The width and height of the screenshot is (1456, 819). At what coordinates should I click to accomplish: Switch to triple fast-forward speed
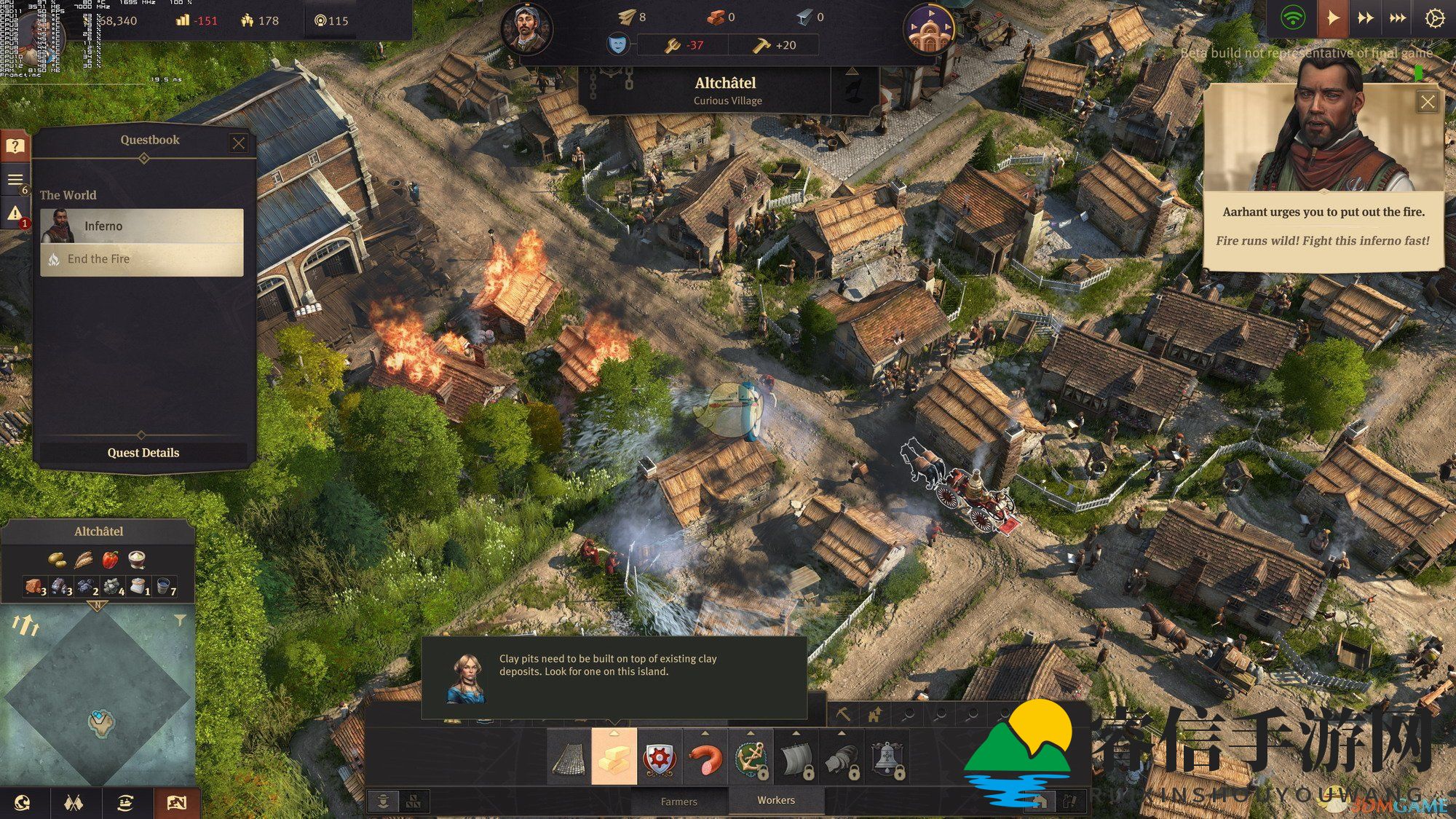pos(1398,18)
